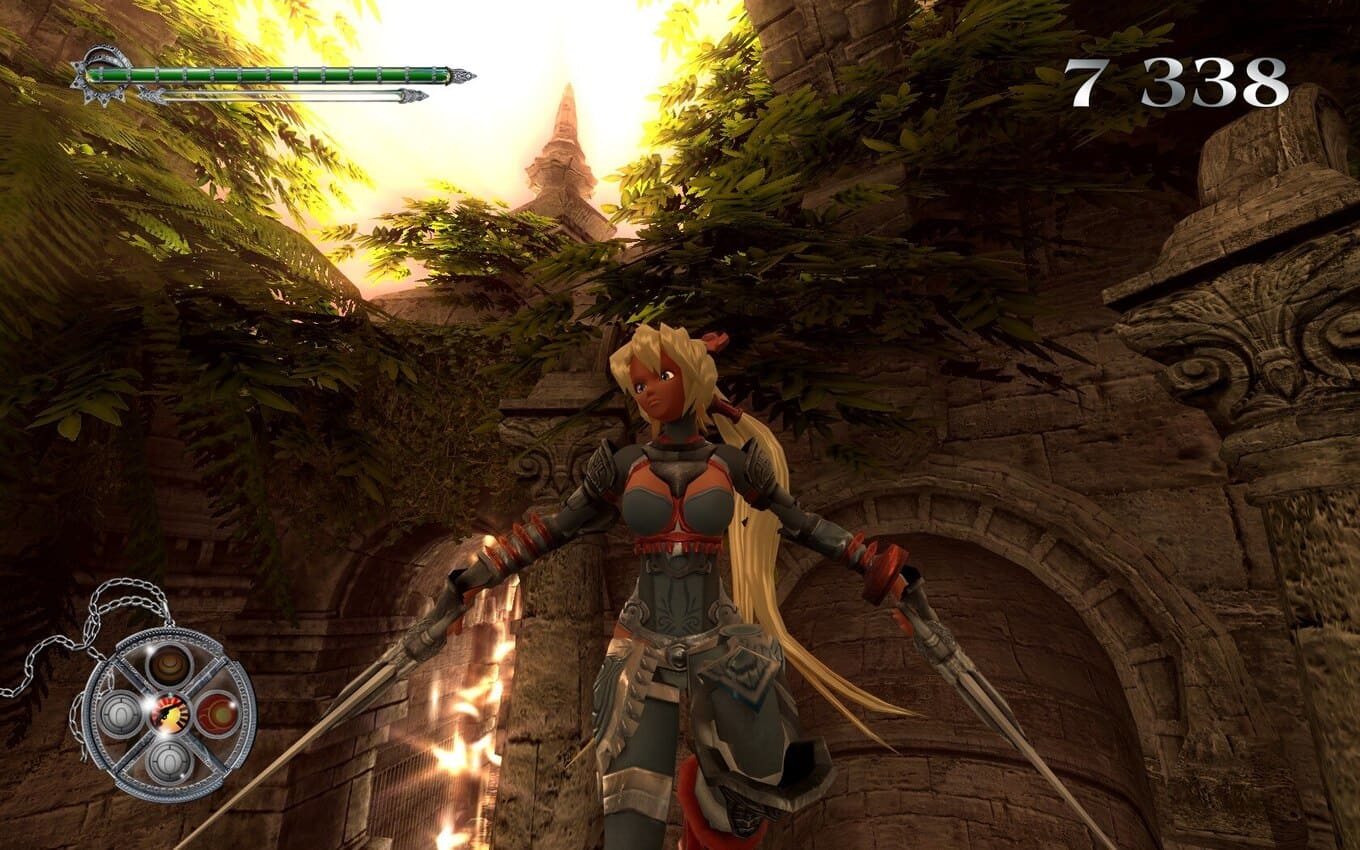Image resolution: width=1360 pixels, height=850 pixels.
Task: Activate the red swirl orb slot
Action: click(216, 713)
